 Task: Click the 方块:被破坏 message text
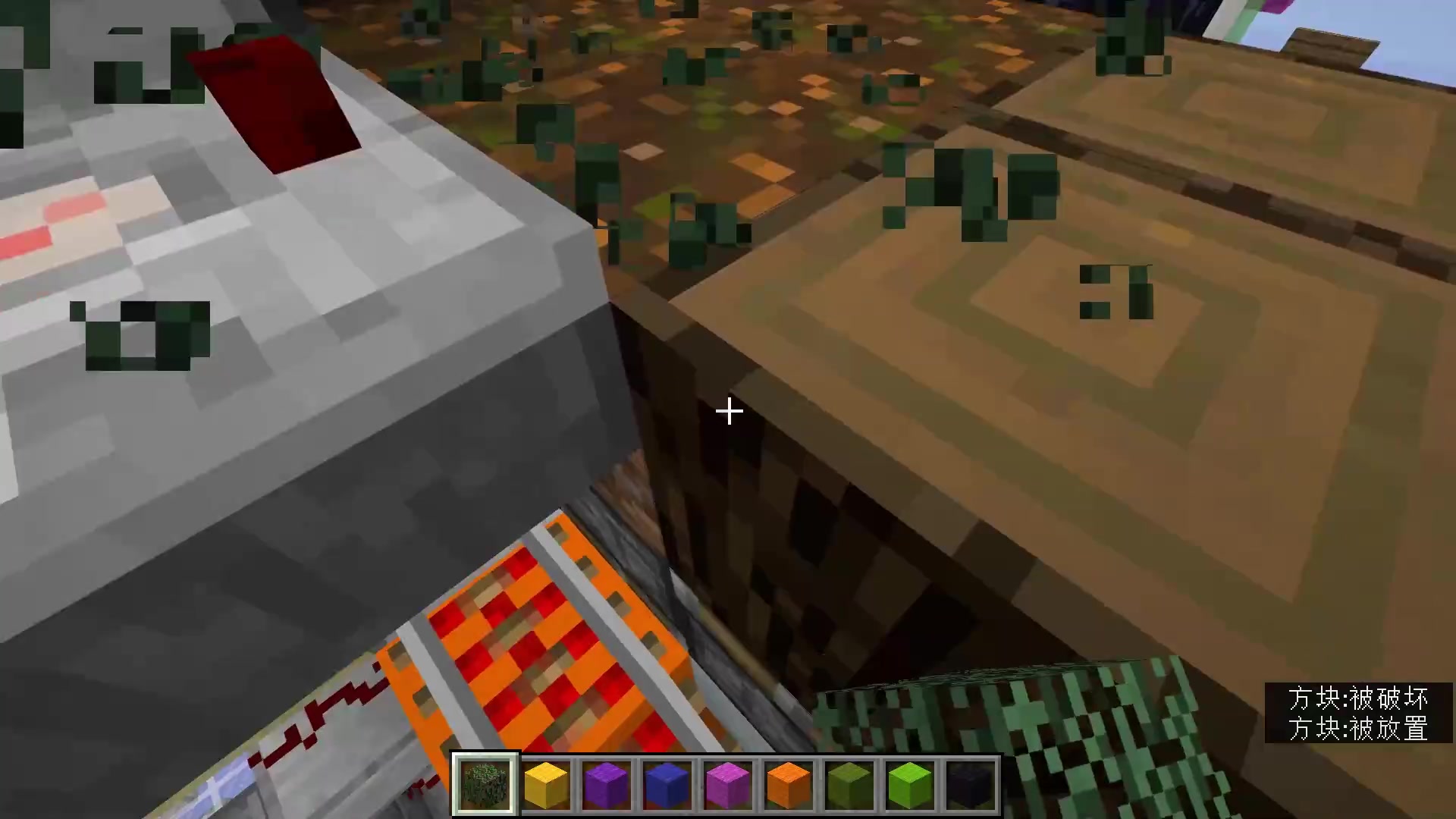point(1358,699)
